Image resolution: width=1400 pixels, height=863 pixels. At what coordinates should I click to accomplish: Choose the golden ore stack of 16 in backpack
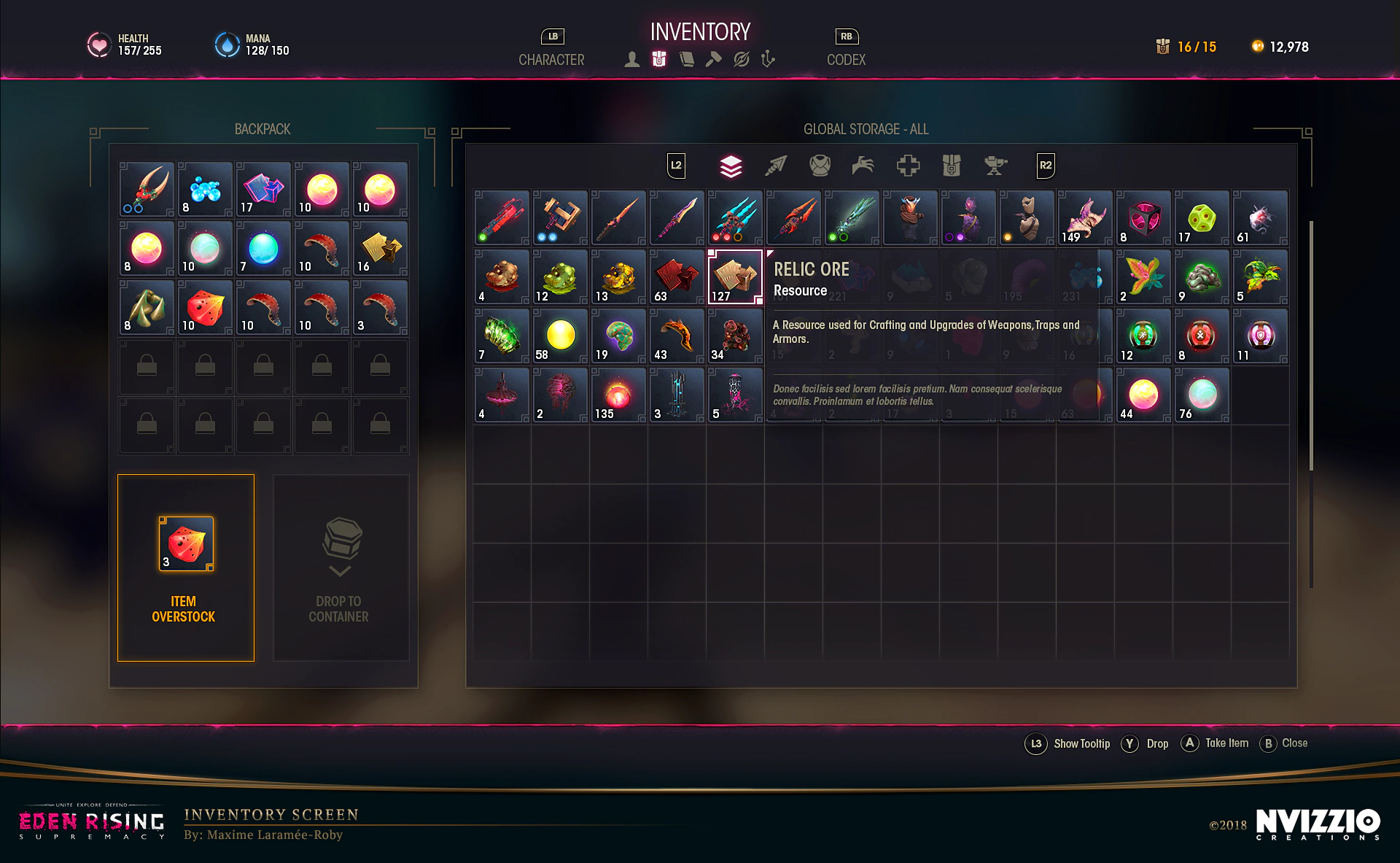tap(380, 249)
